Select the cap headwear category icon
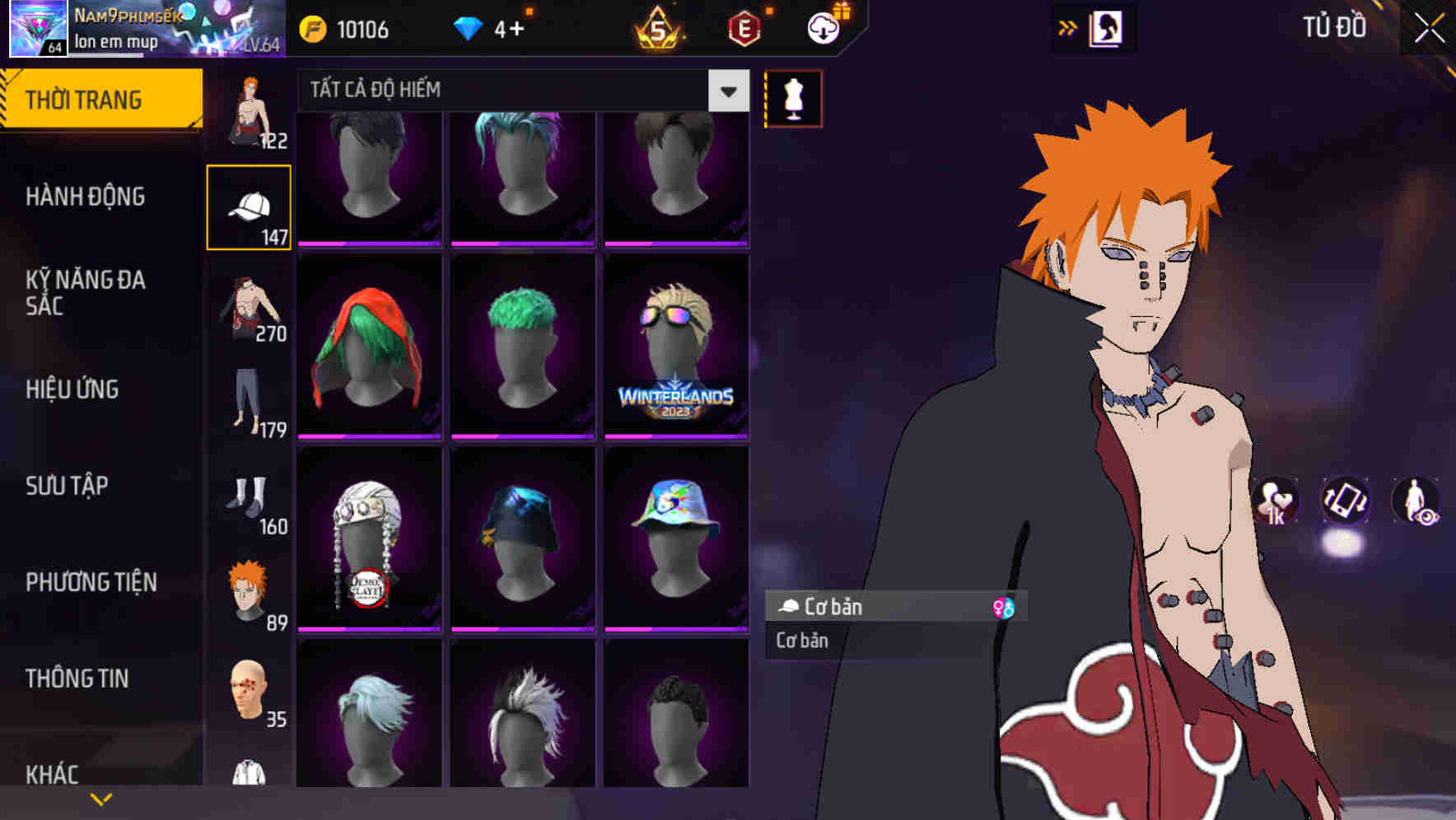The height and width of the screenshot is (820, 1456). 250,204
